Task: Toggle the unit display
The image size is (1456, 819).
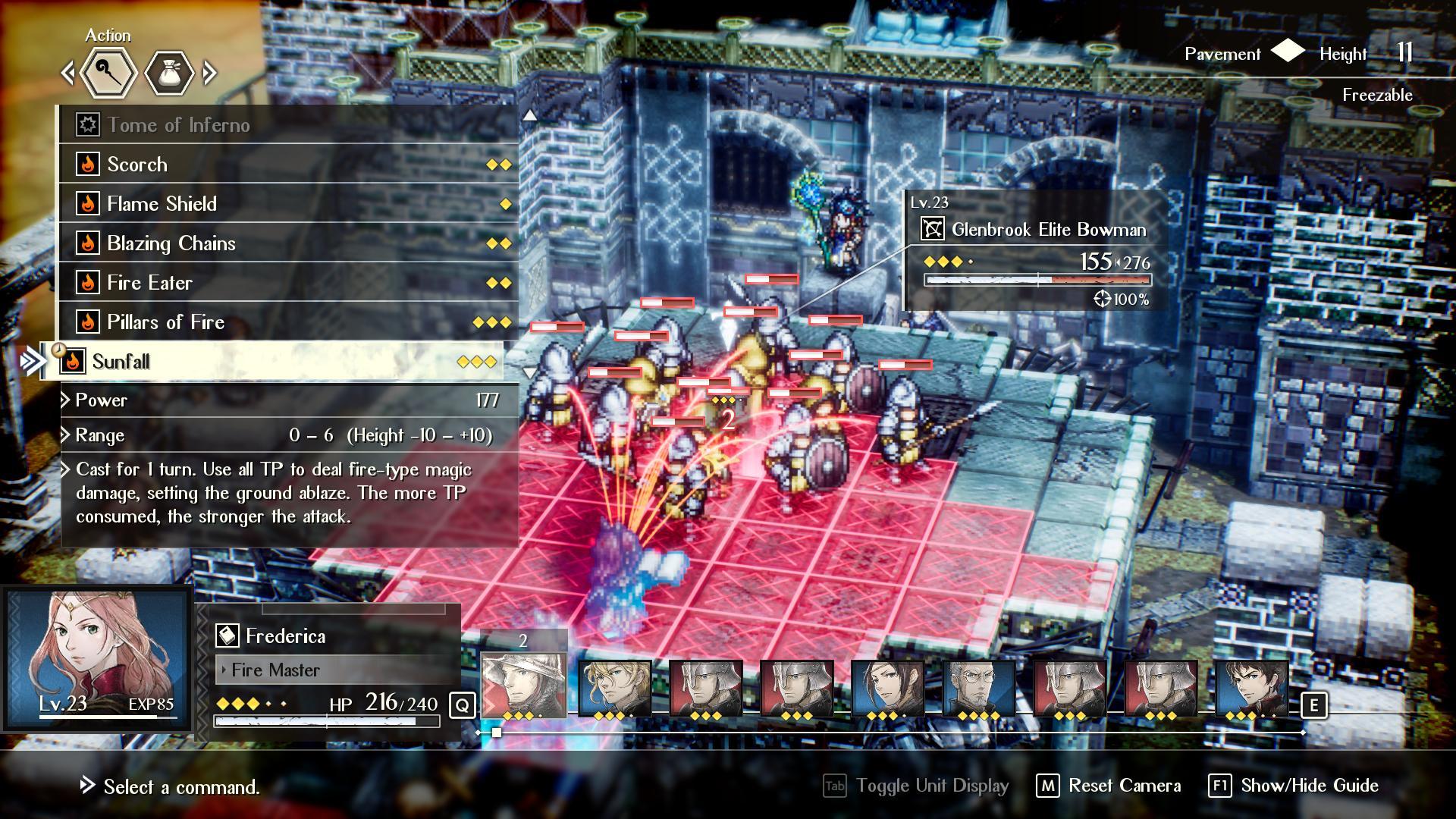Action: (917, 786)
